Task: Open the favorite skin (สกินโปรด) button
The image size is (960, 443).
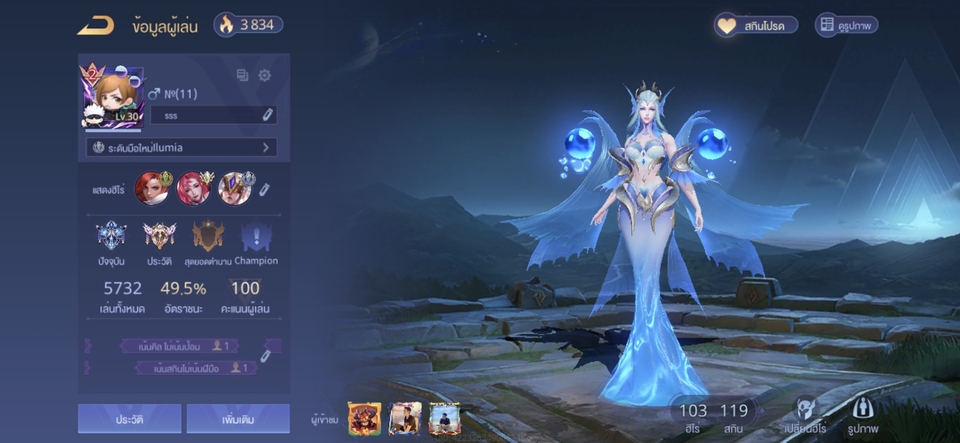Action: 756,26
